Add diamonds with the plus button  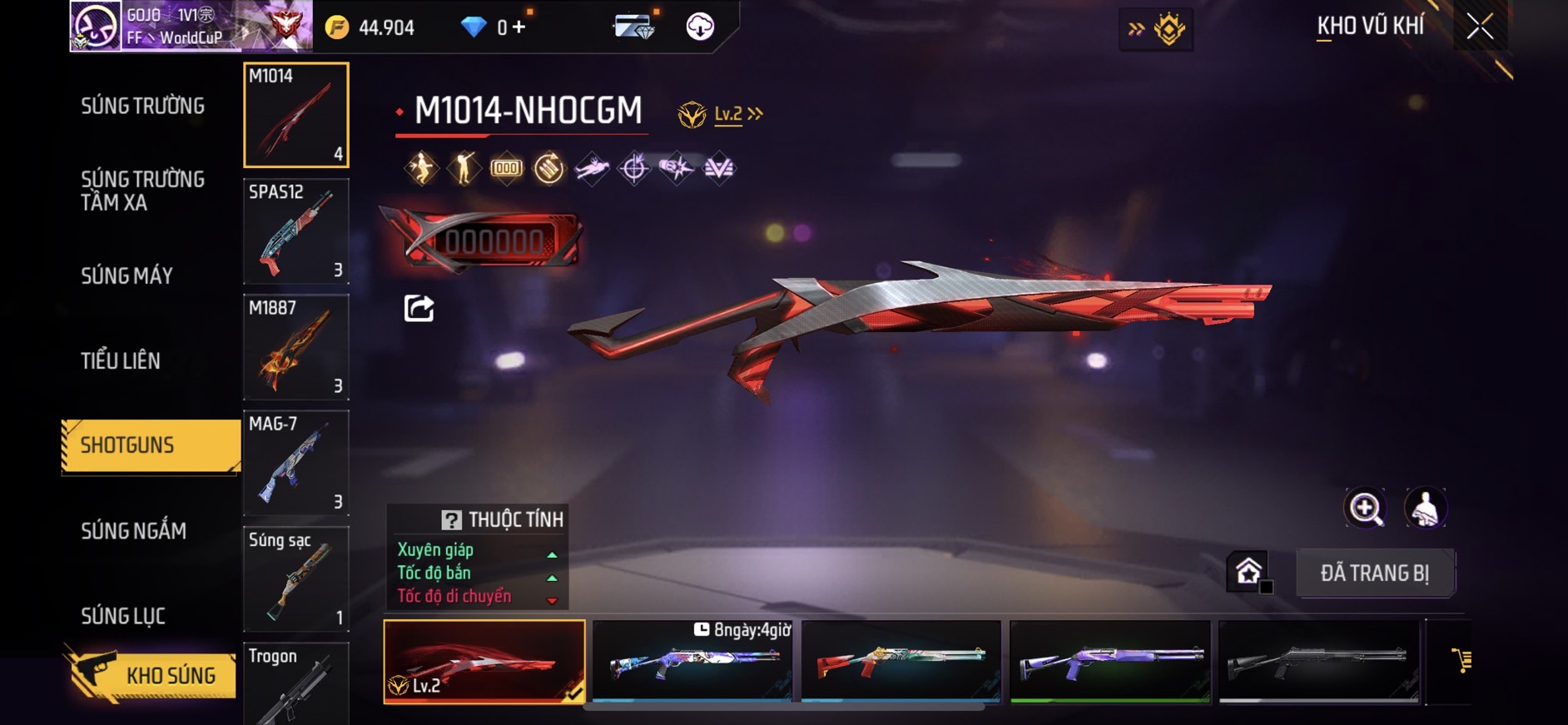click(519, 27)
